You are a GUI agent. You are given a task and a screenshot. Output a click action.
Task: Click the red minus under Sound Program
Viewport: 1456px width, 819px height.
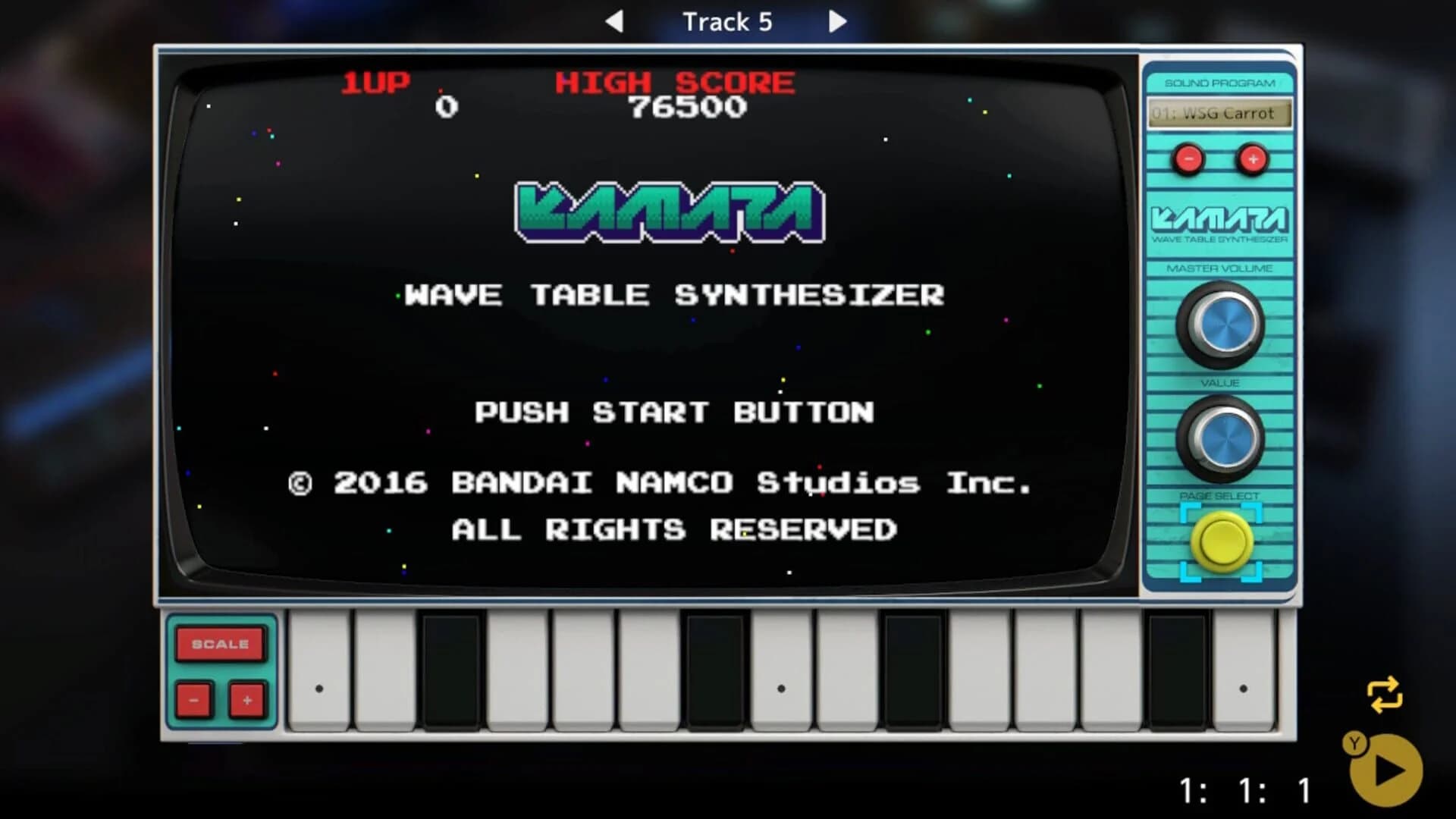coord(1187,160)
